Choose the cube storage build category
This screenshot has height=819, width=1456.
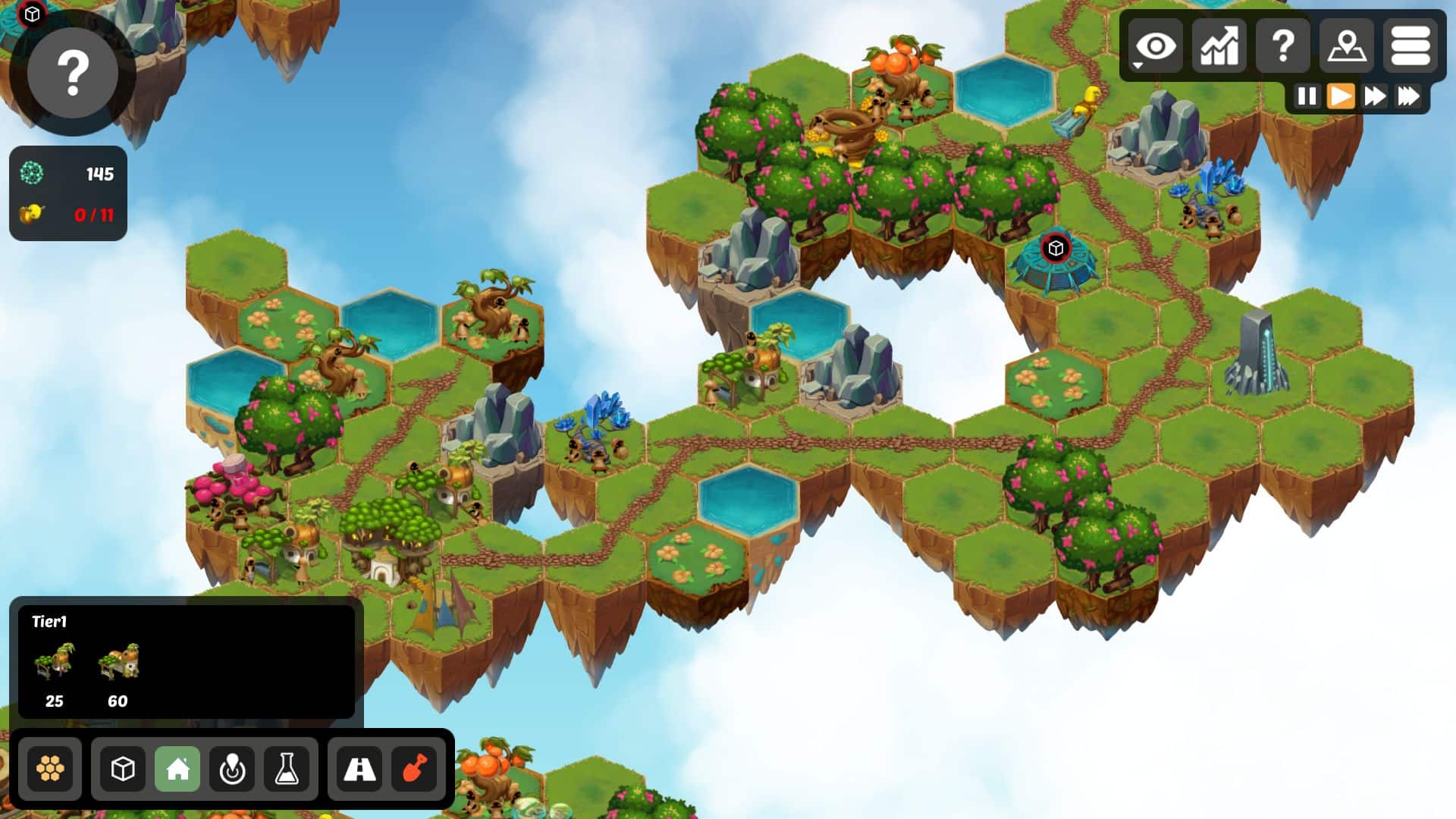123,769
